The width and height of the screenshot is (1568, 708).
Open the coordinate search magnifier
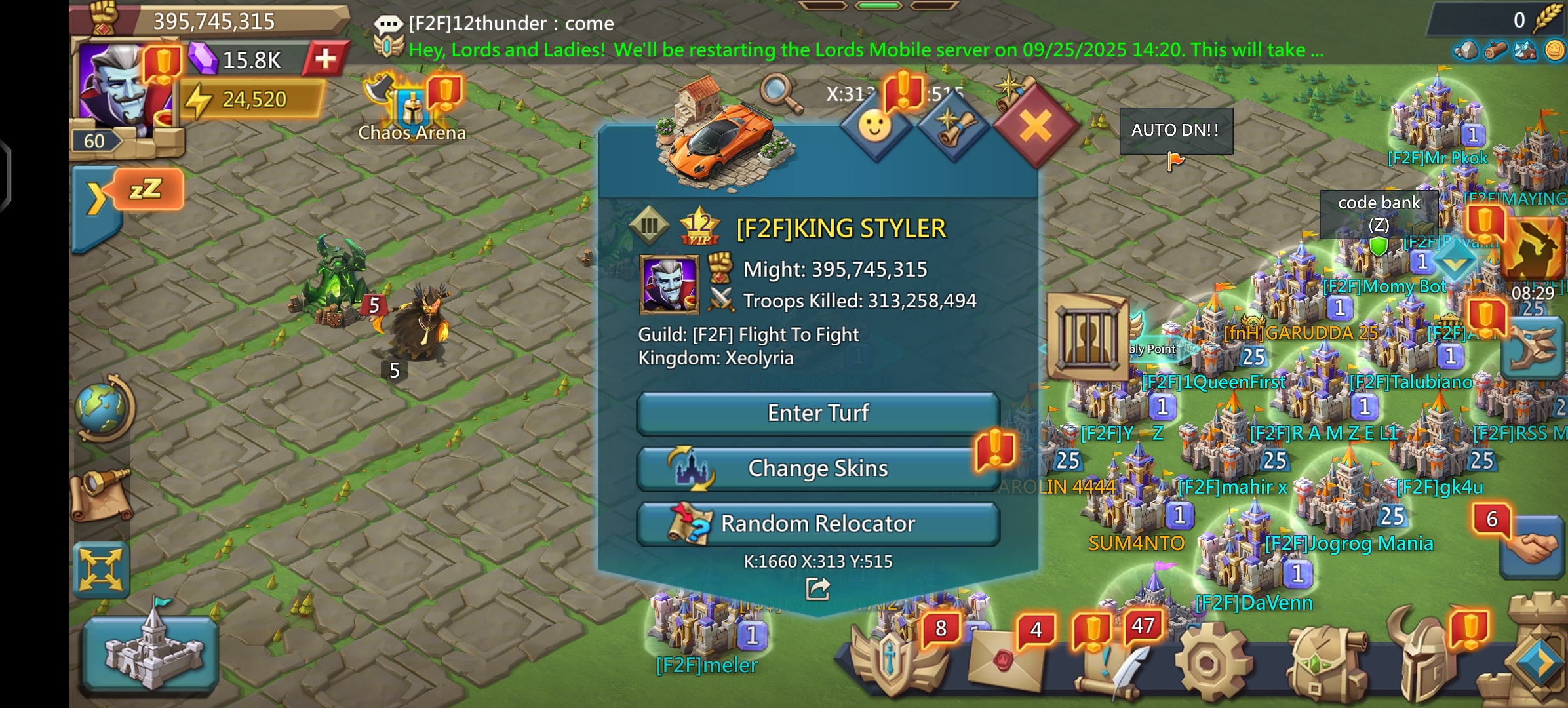pos(780,94)
